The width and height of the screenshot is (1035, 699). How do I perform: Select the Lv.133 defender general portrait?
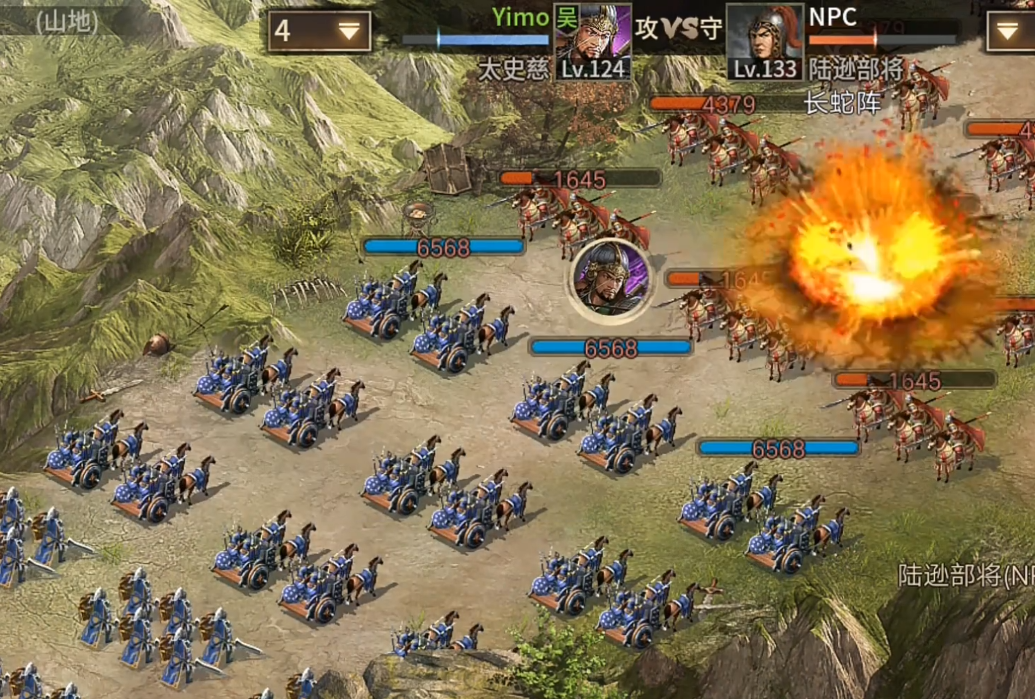pyautogui.click(x=765, y=40)
